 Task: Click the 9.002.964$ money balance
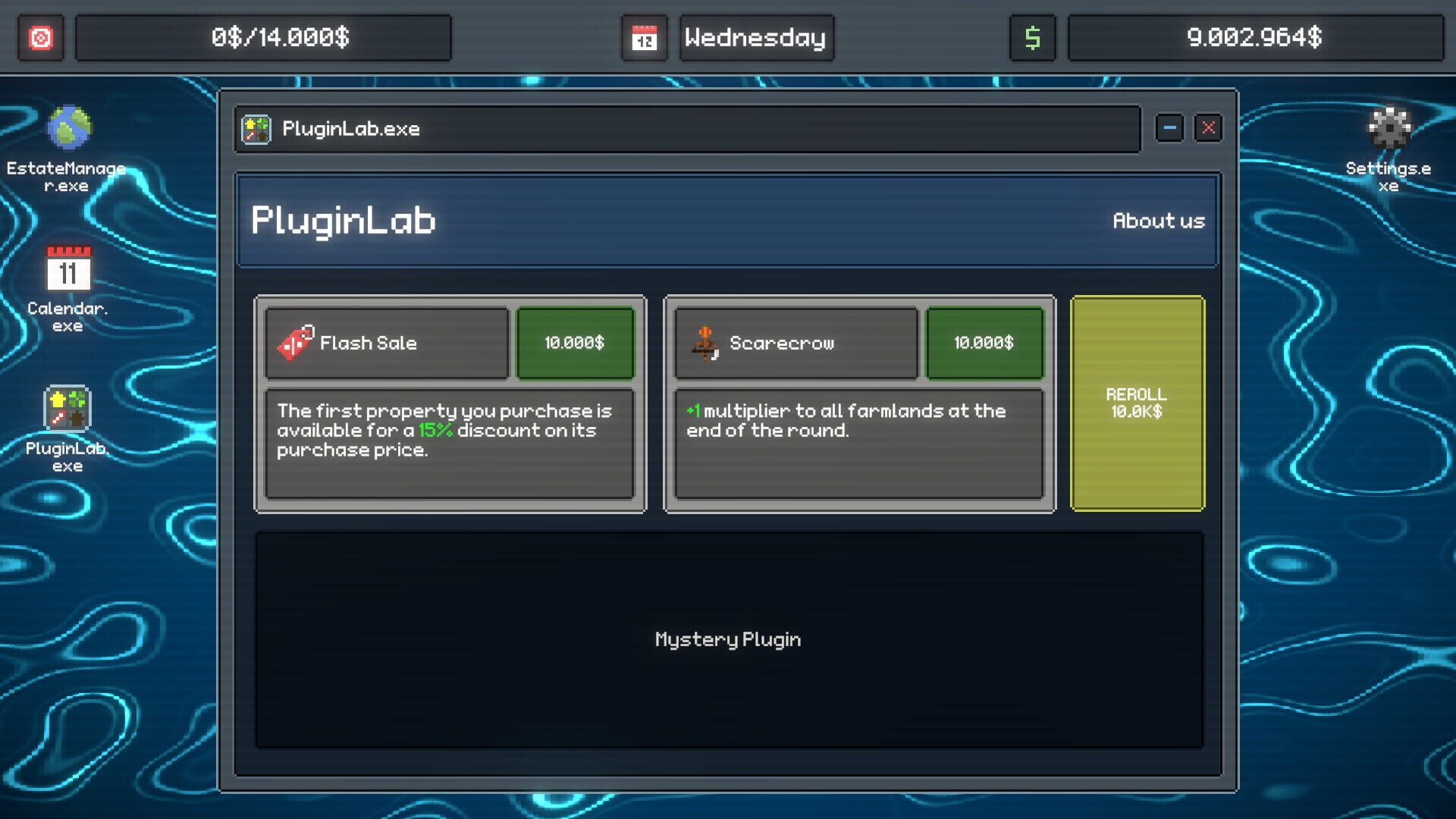coord(1254,37)
